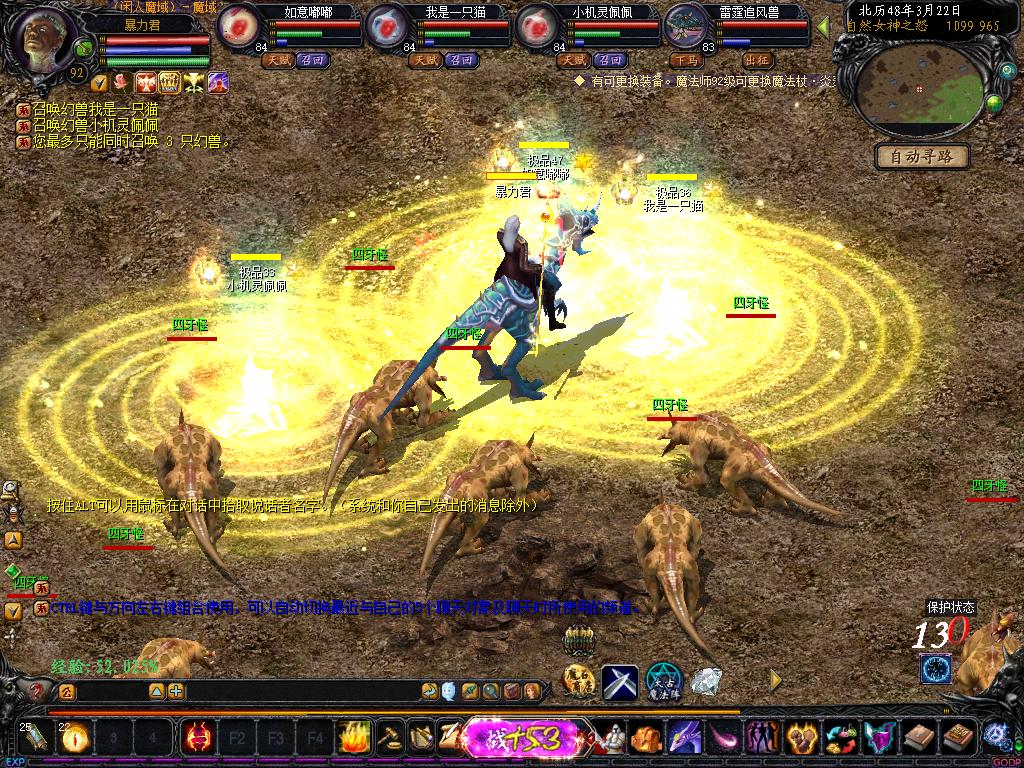Open 天赋 talents for pet 我是一只猫
This screenshot has height=768, width=1024.
click(424, 60)
